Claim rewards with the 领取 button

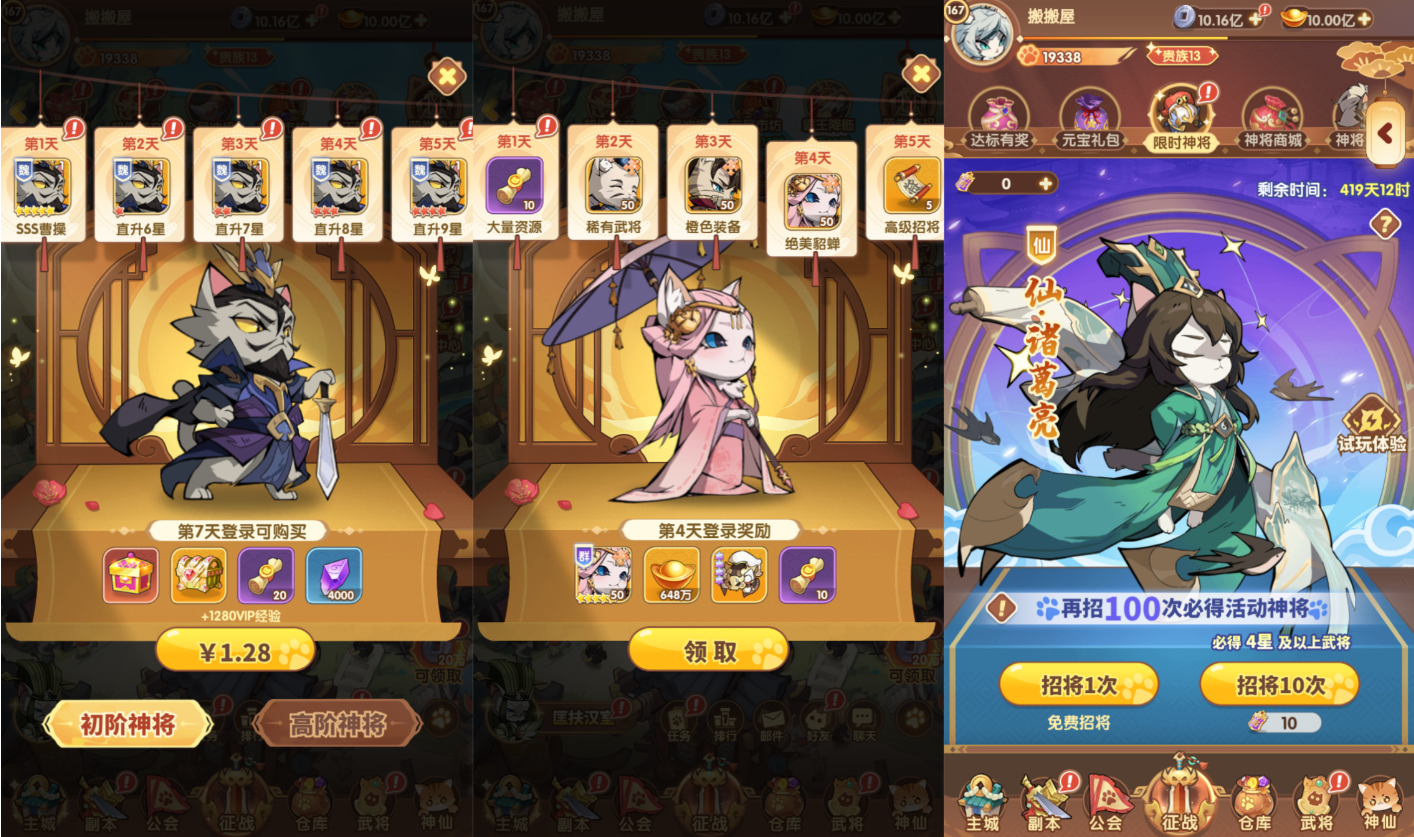pyautogui.click(x=708, y=649)
